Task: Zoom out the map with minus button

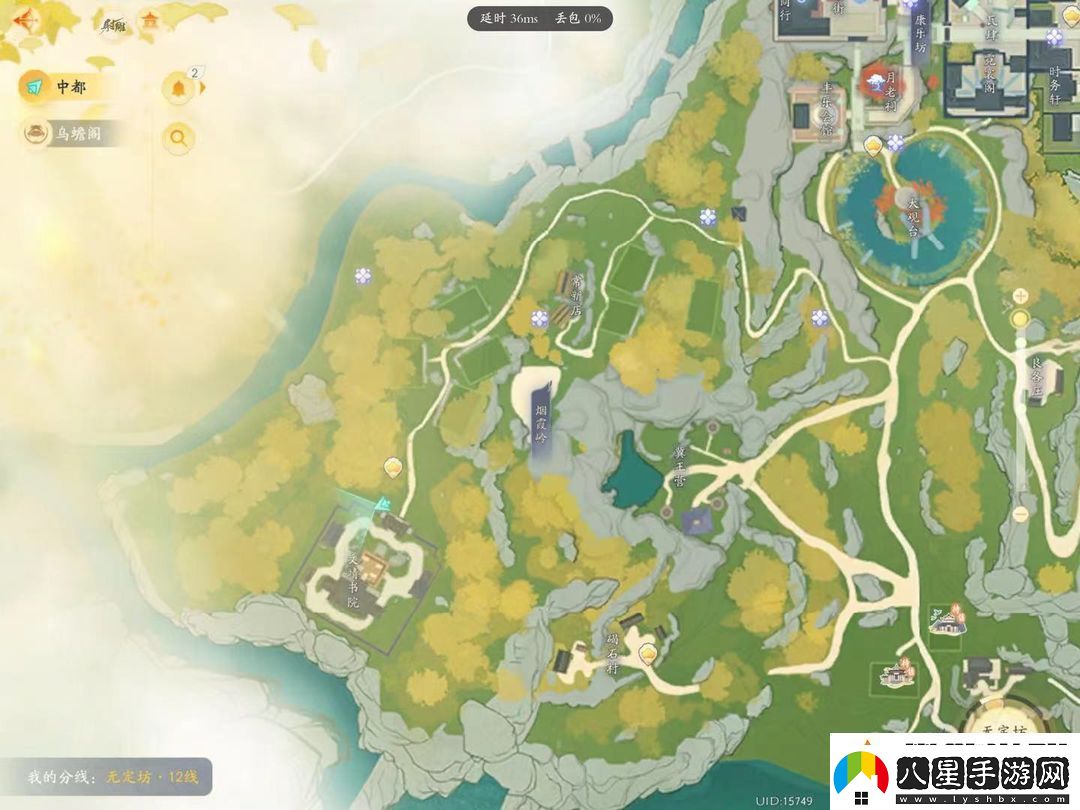Action: tap(1020, 514)
